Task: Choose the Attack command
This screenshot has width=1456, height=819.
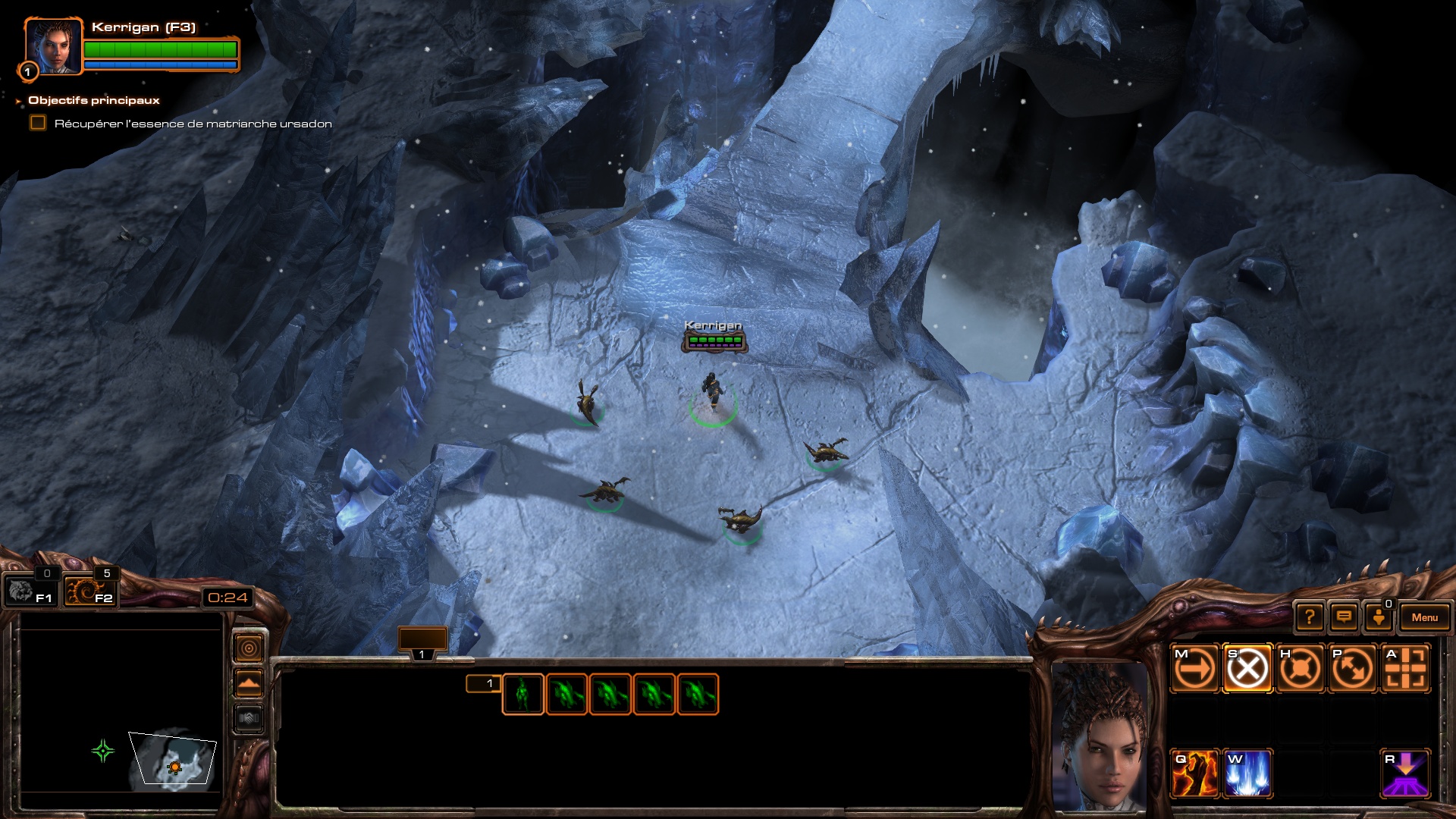Action: (x=1406, y=669)
